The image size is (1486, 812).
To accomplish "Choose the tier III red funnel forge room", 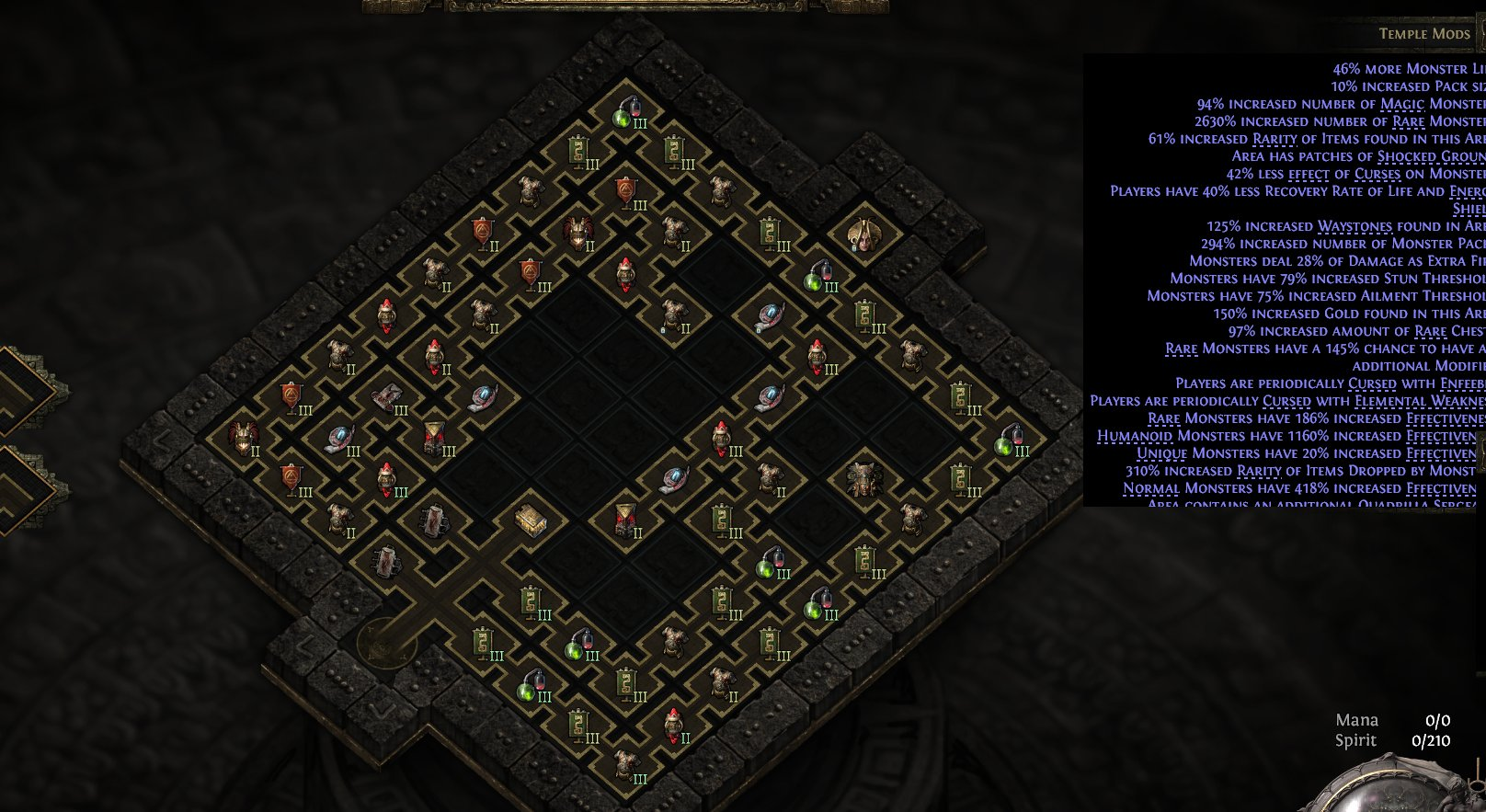I will tap(436, 439).
